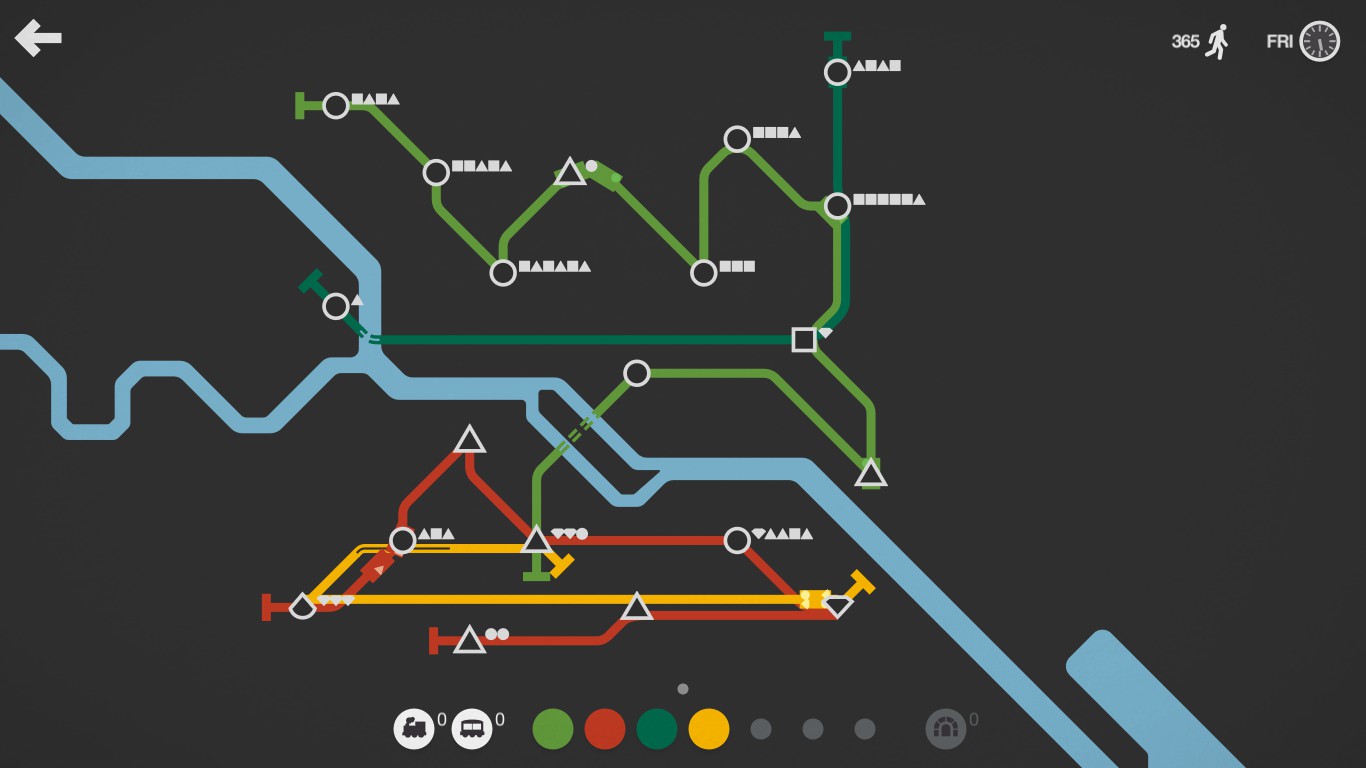Viewport: 1366px width, 768px height.
Task: Toggle the dark green line swatch
Action: point(656,728)
